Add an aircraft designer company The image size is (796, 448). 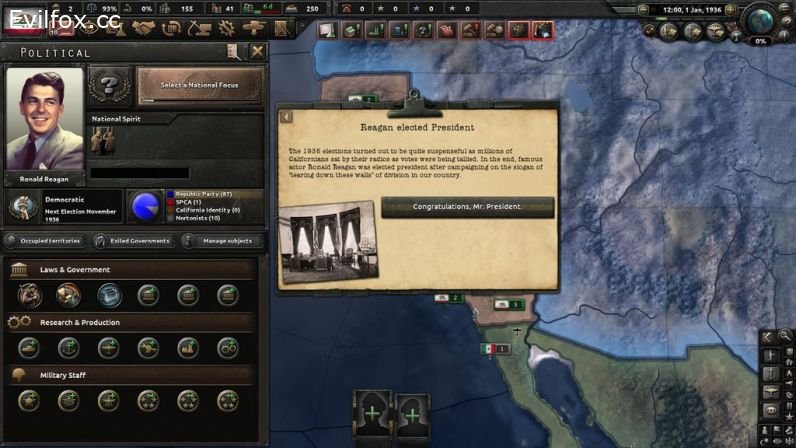(x=108, y=348)
